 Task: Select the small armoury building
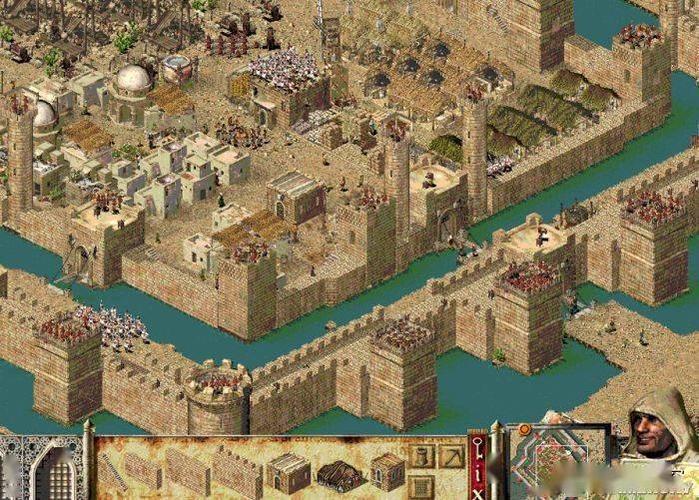(x=387, y=471)
